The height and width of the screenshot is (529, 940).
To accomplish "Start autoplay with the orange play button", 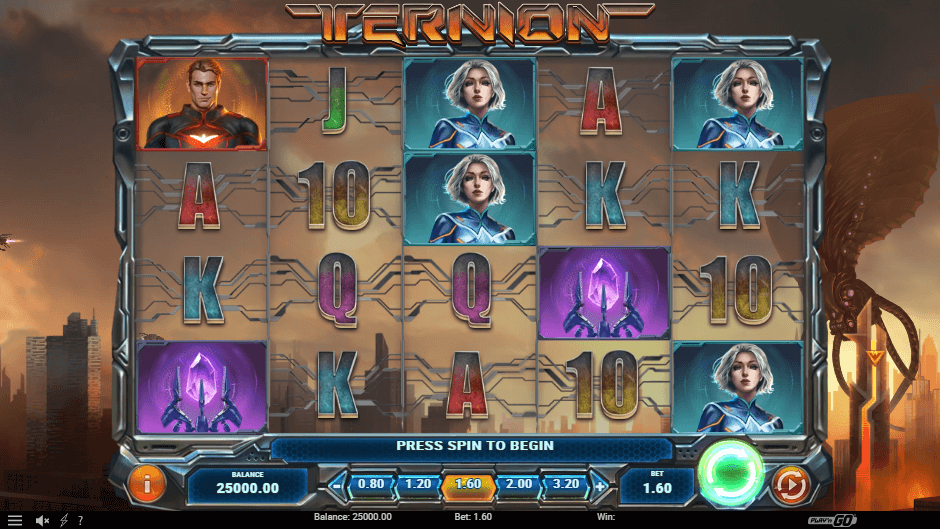I will click(790, 486).
